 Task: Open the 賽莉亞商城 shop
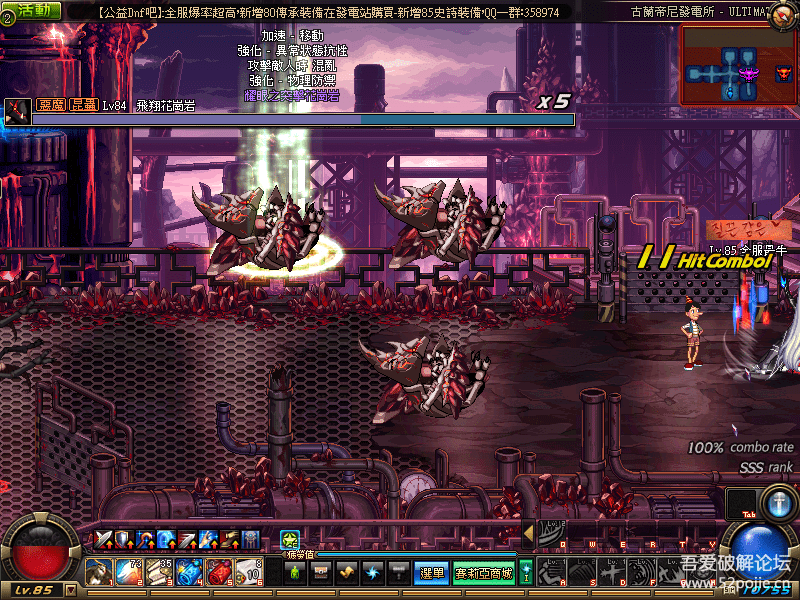coord(484,573)
